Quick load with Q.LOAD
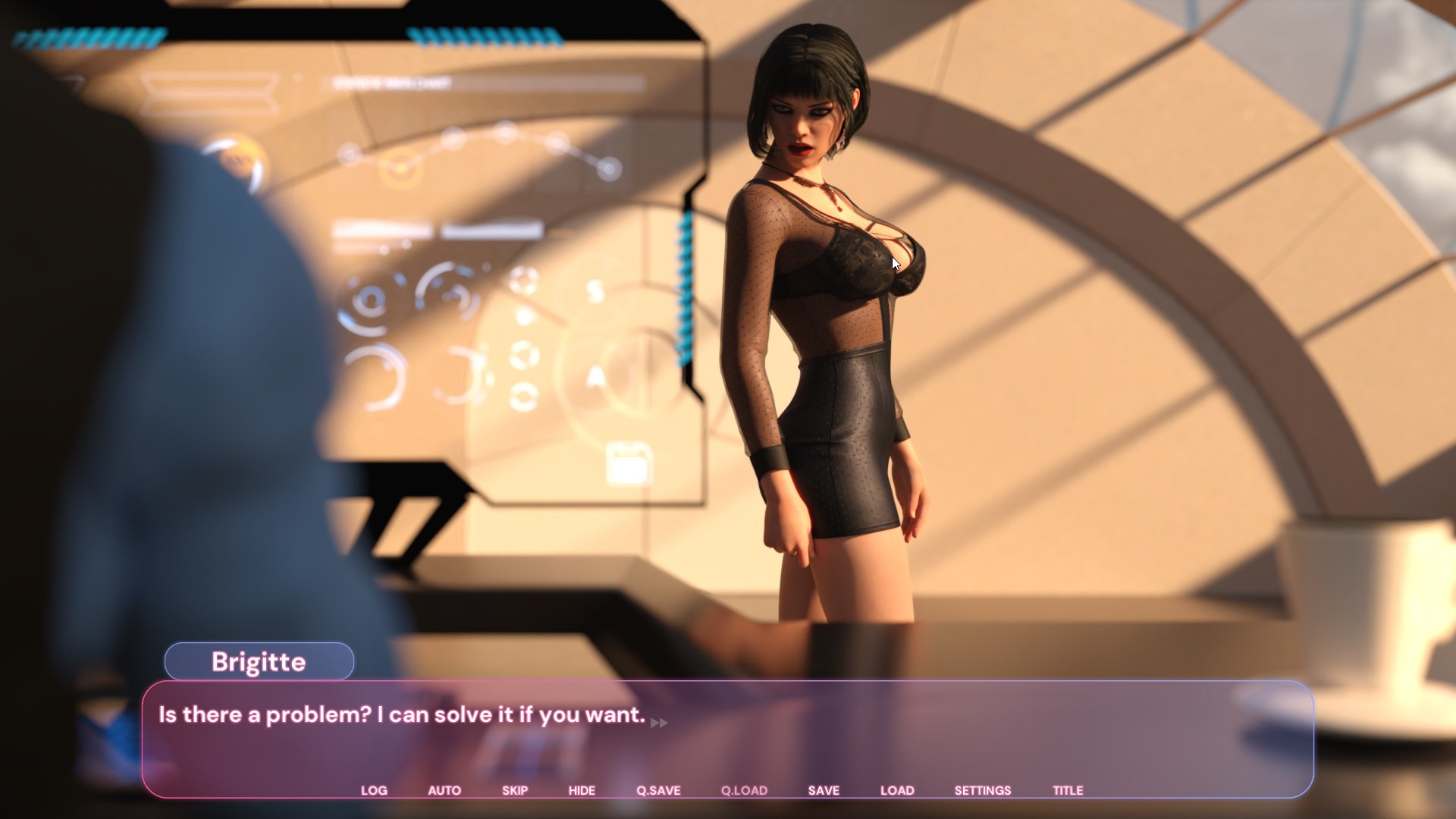This screenshot has width=1456, height=819. 744,790
